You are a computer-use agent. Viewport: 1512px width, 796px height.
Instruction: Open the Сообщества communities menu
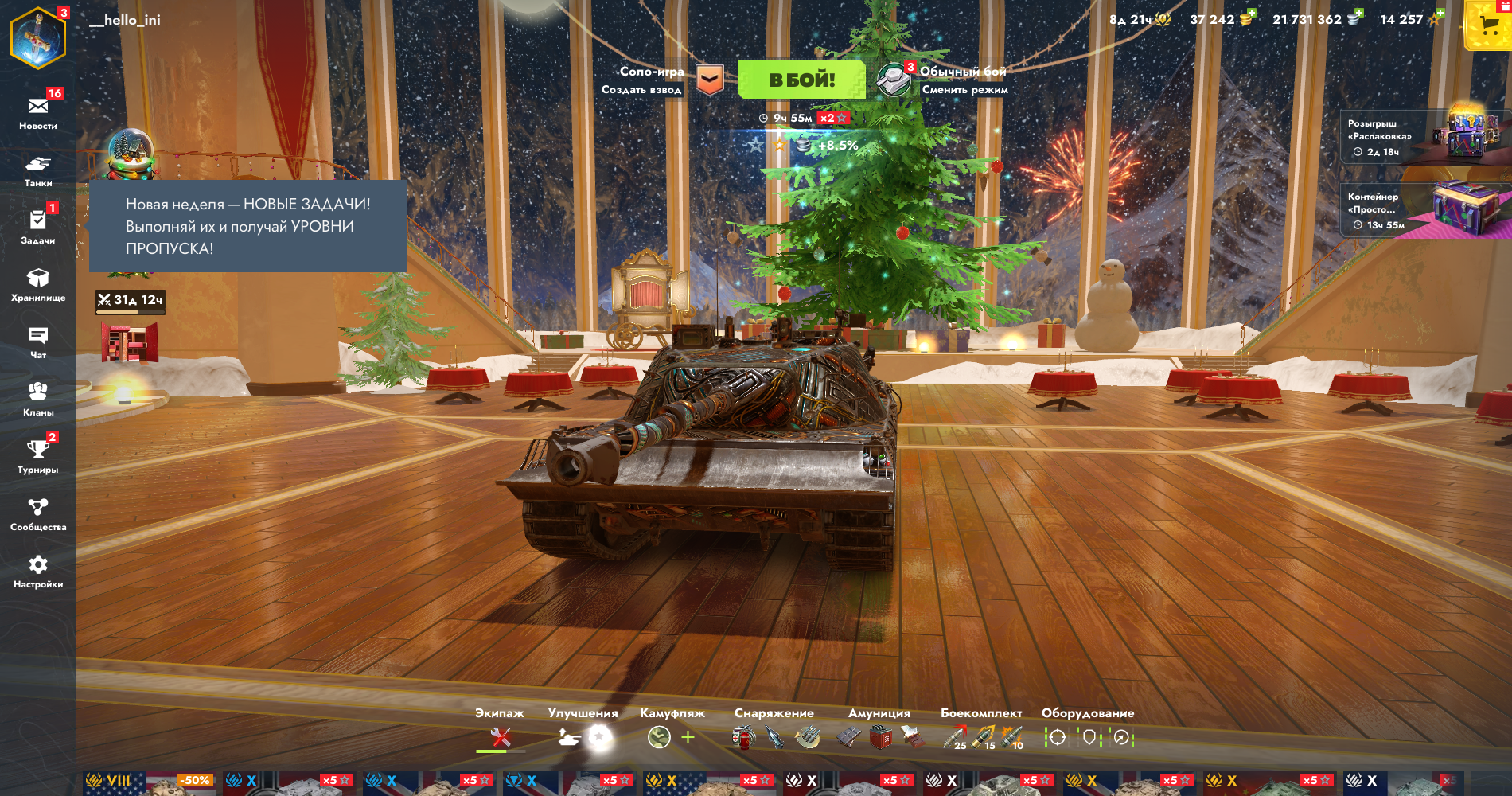pyautogui.click(x=38, y=513)
